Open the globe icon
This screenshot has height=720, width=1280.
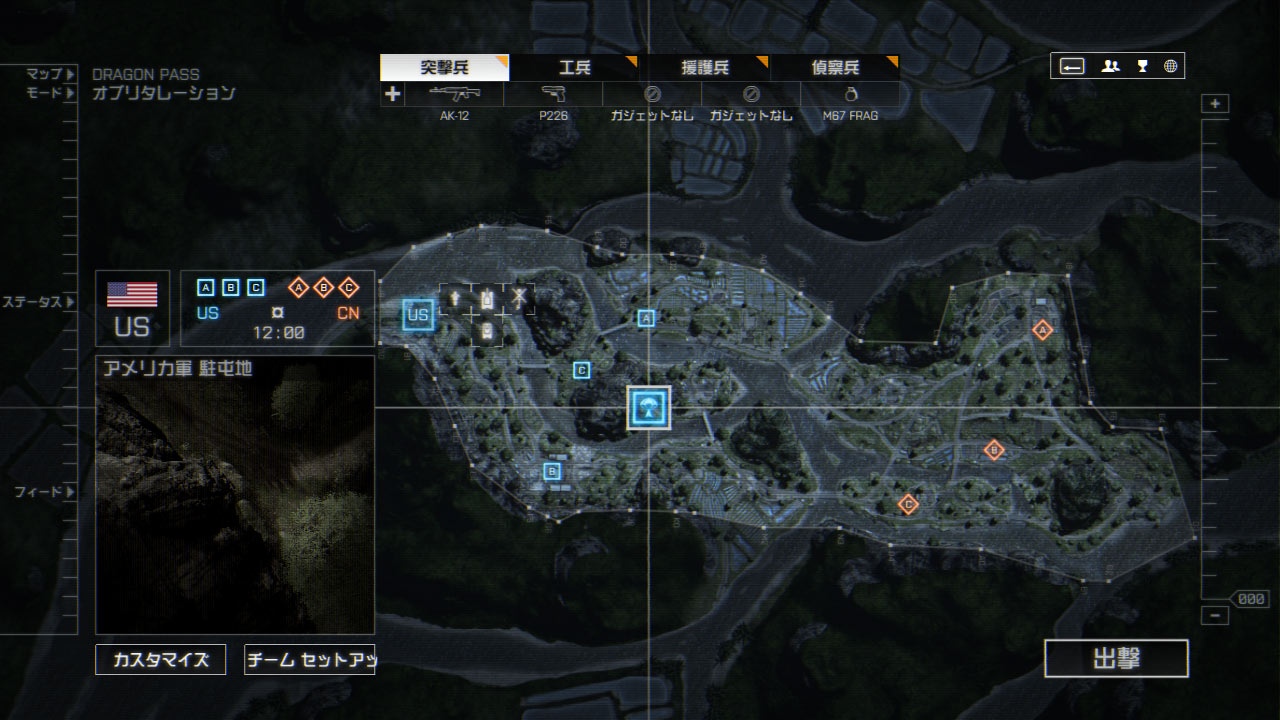(x=1170, y=66)
